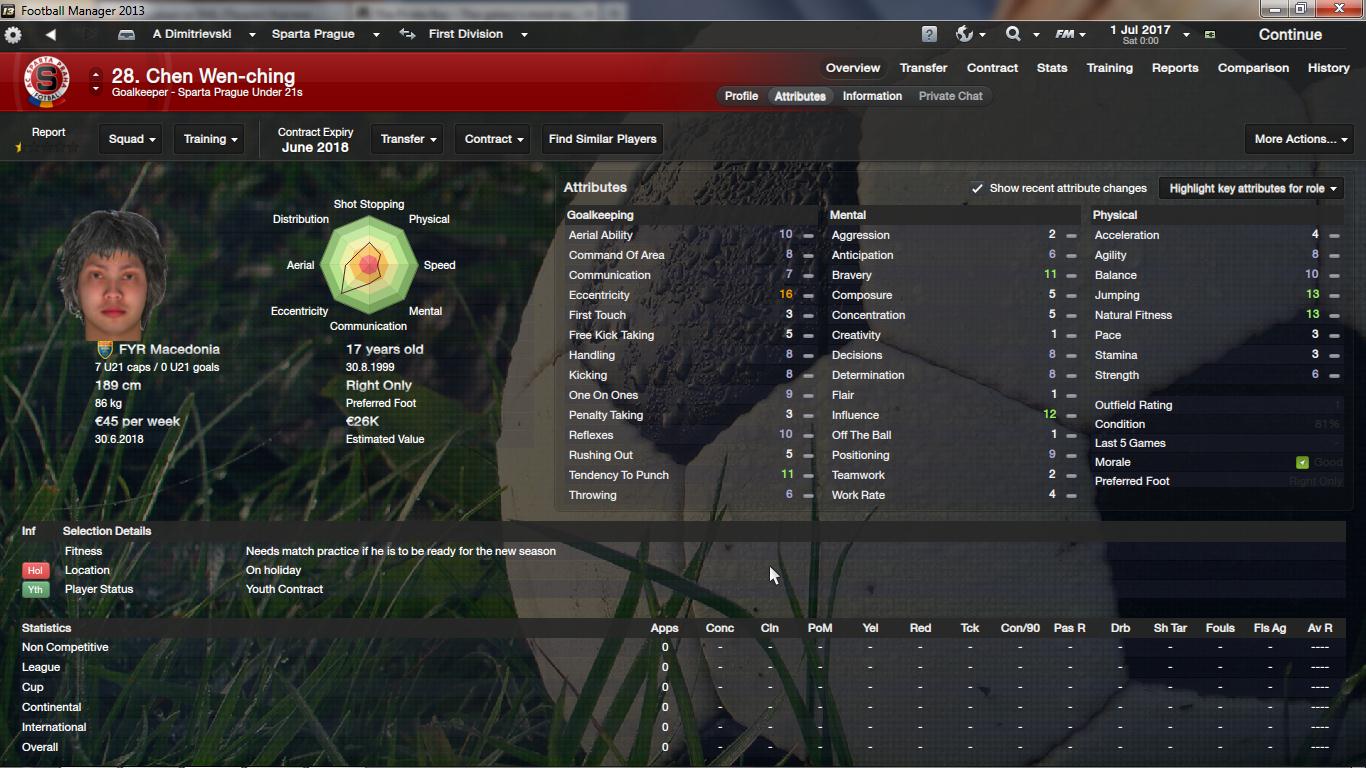This screenshot has height=768, width=1366.
Task: Select the Profile sub-tab
Action: pos(741,96)
